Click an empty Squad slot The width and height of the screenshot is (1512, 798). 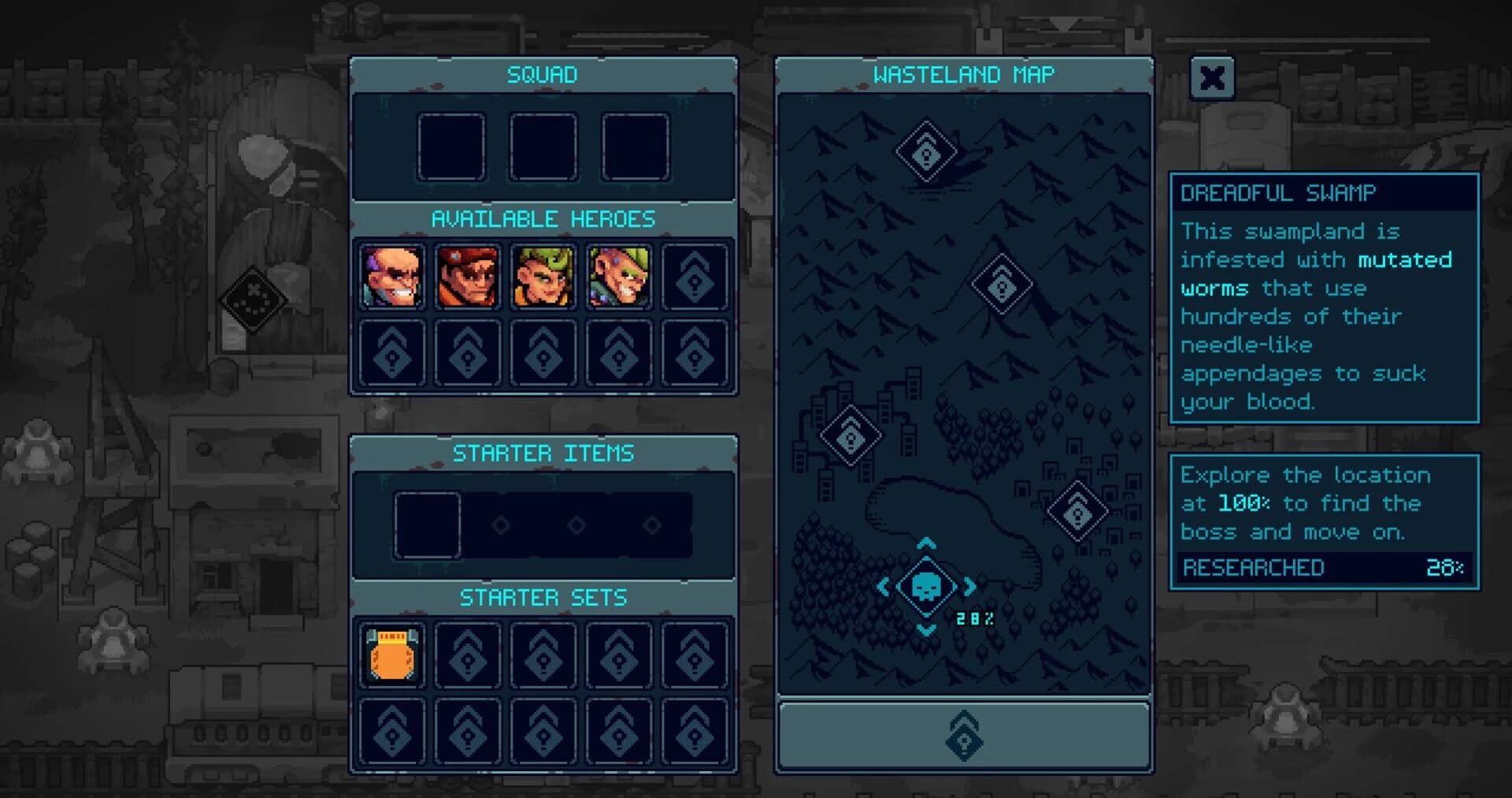click(453, 147)
